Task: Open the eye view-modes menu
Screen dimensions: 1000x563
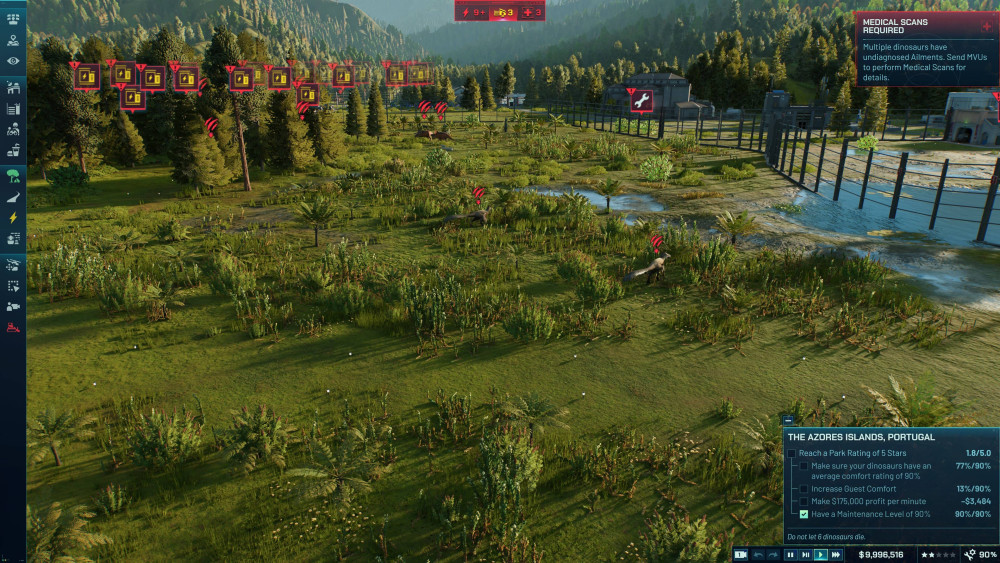Action: pyautogui.click(x=13, y=61)
